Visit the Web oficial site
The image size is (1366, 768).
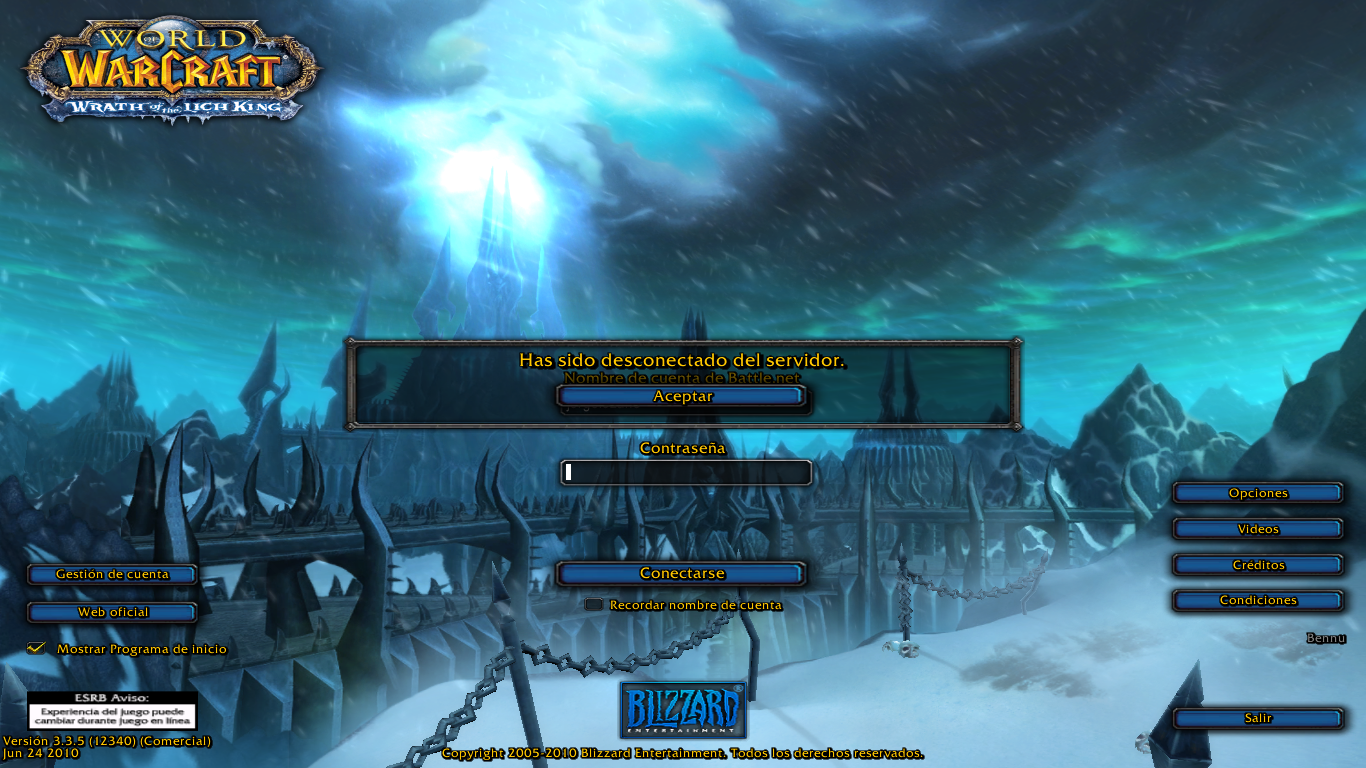click(112, 612)
